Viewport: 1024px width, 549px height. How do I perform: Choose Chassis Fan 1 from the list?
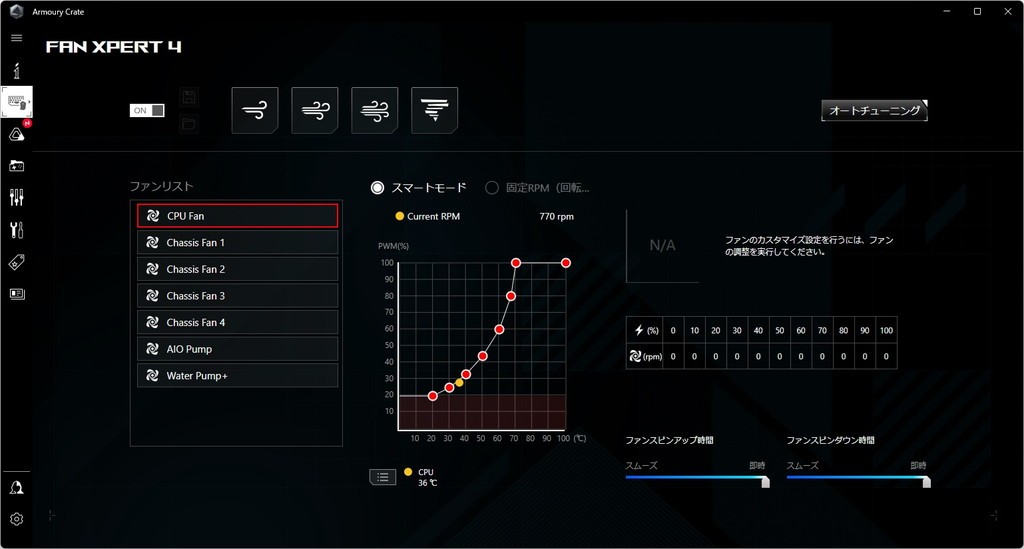(x=238, y=243)
